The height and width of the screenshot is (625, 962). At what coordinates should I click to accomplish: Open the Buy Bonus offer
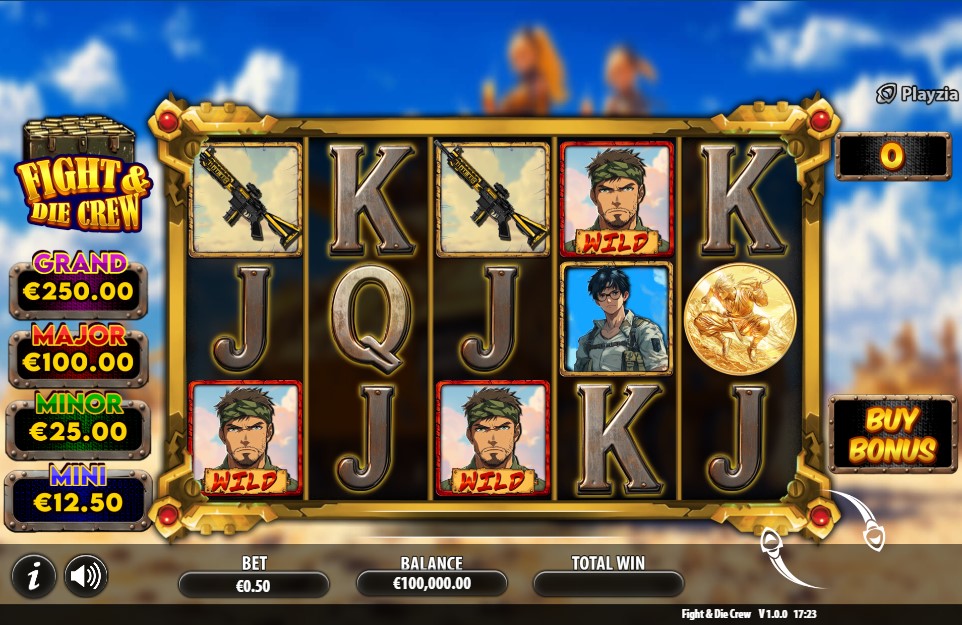pos(892,435)
